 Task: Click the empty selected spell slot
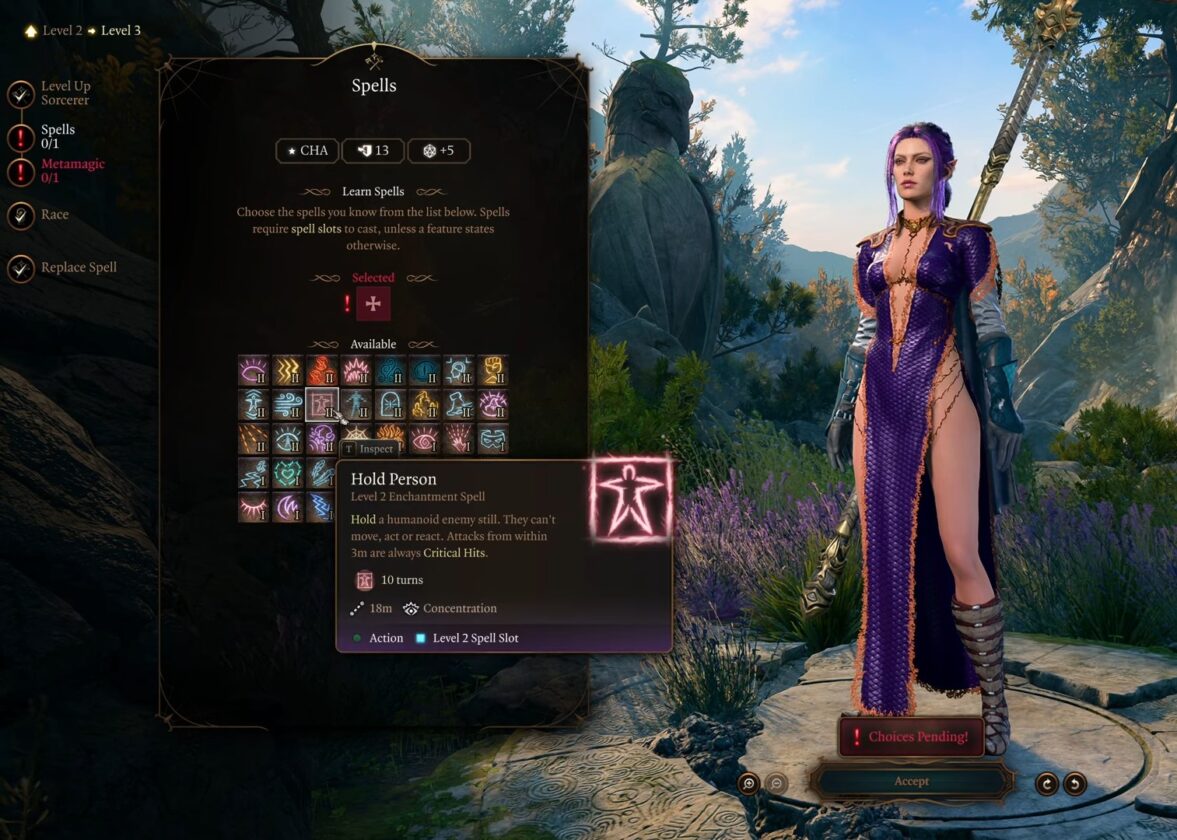click(x=373, y=304)
